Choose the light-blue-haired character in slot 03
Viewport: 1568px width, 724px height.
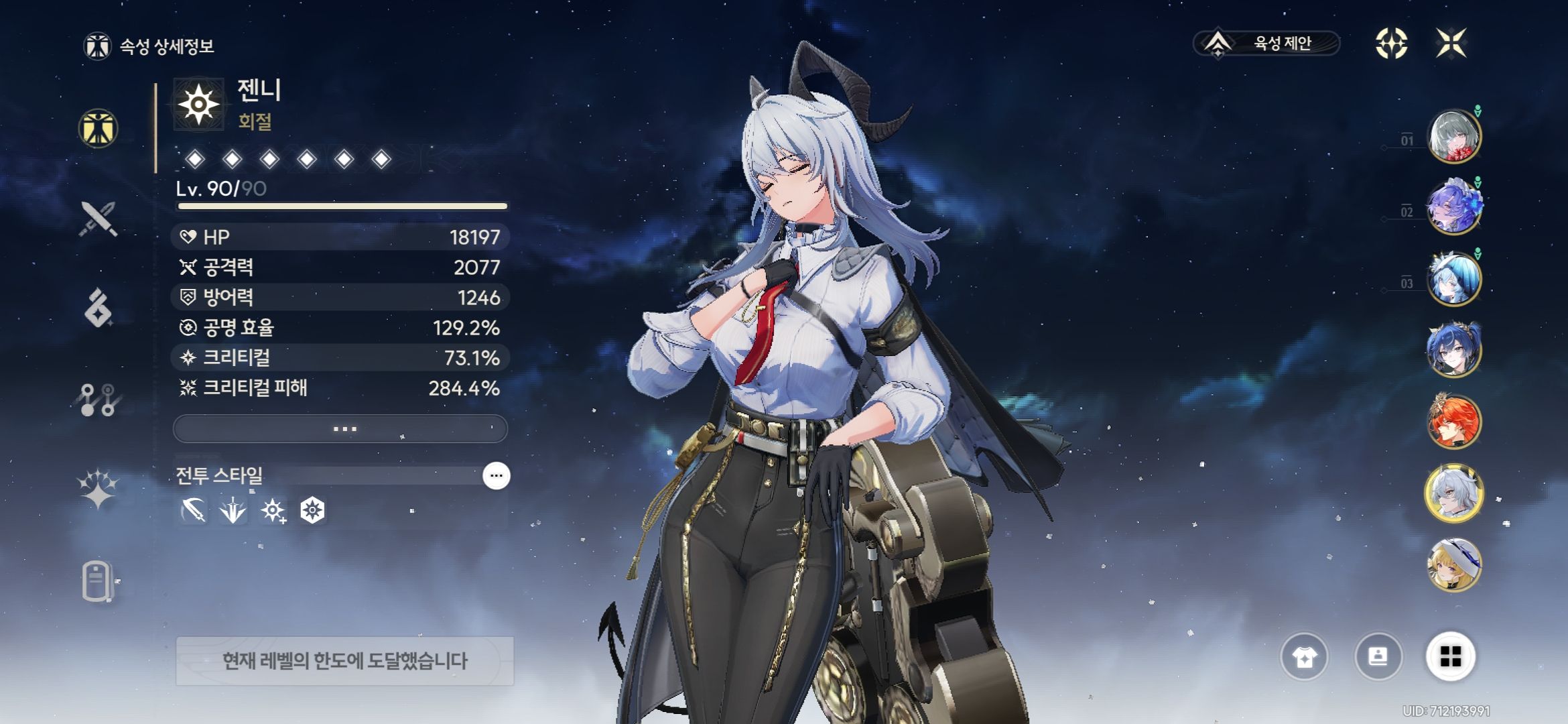1453,280
